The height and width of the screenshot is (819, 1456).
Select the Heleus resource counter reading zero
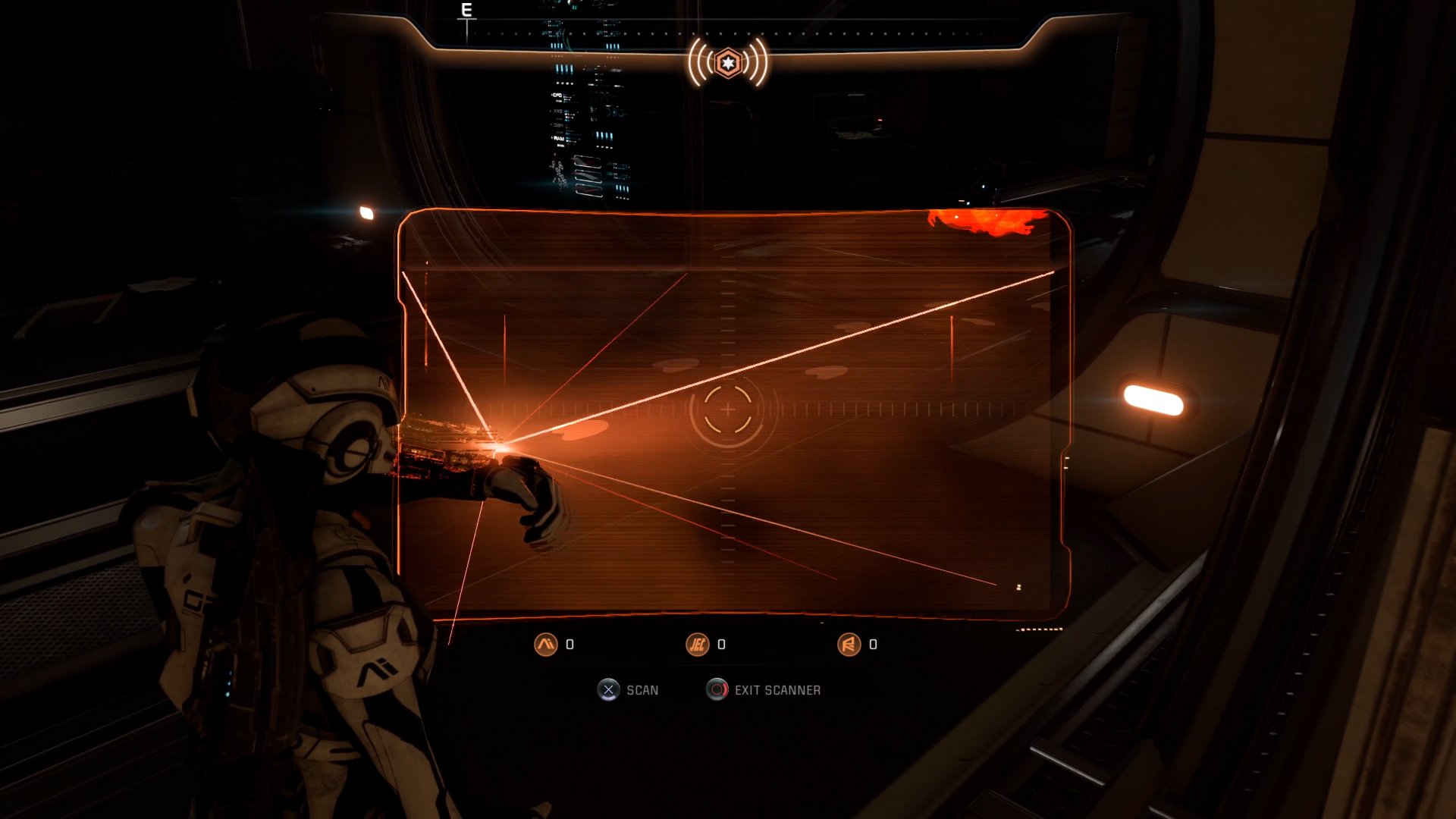[x=722, y=645]
